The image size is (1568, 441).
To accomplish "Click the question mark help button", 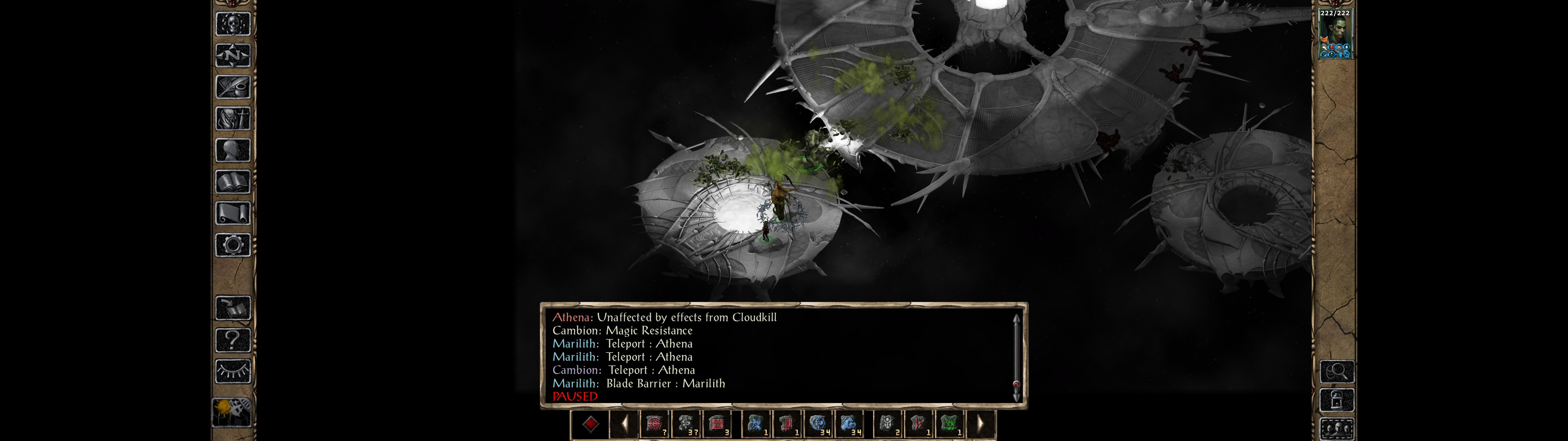I will pos(233,339).
